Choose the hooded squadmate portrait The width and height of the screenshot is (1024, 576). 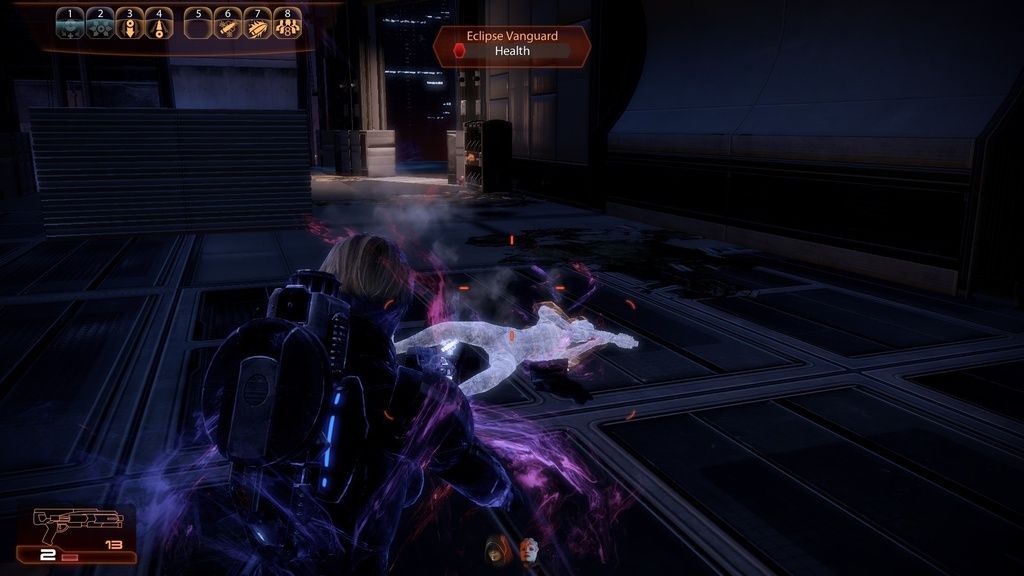496,548
